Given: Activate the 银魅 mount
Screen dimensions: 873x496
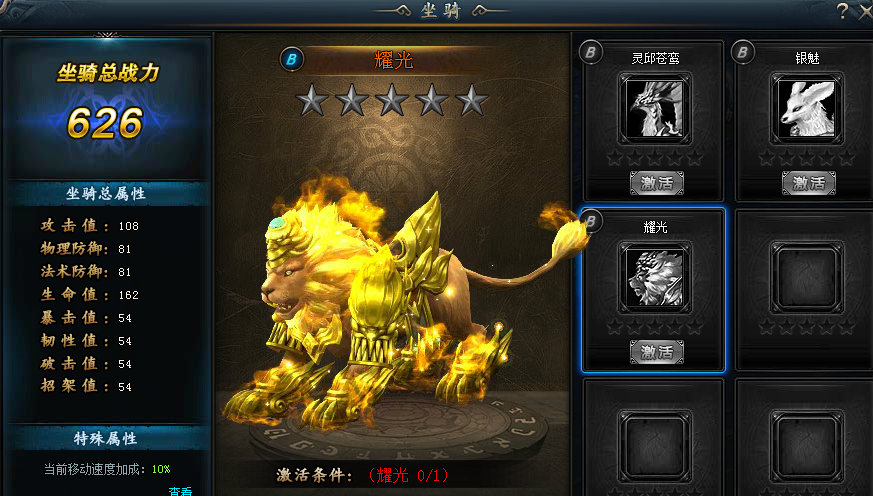Looking at the screenshot, I should [x=808, y=182].
